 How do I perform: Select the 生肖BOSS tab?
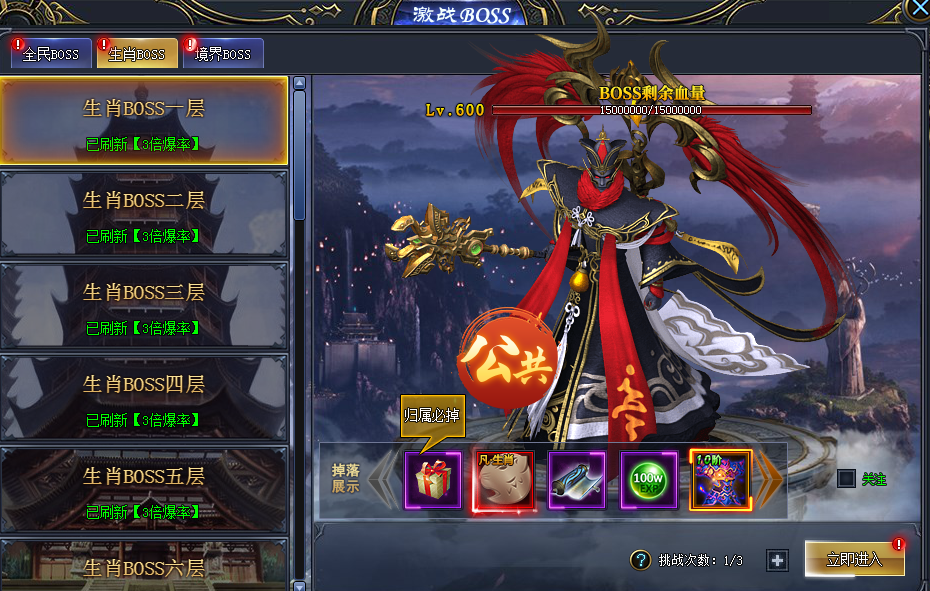[x=137, y=54]
